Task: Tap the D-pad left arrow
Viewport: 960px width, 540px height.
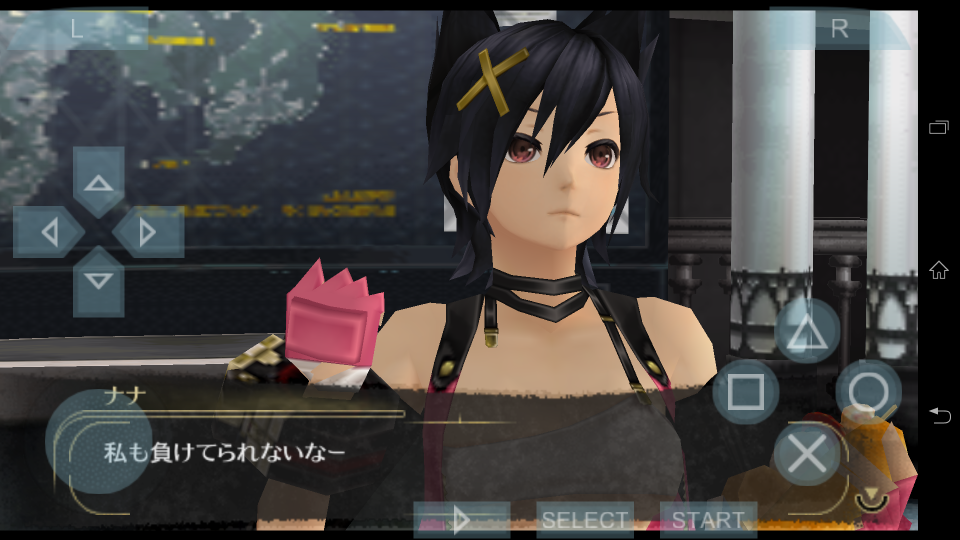Action: (x=49, y=232)
